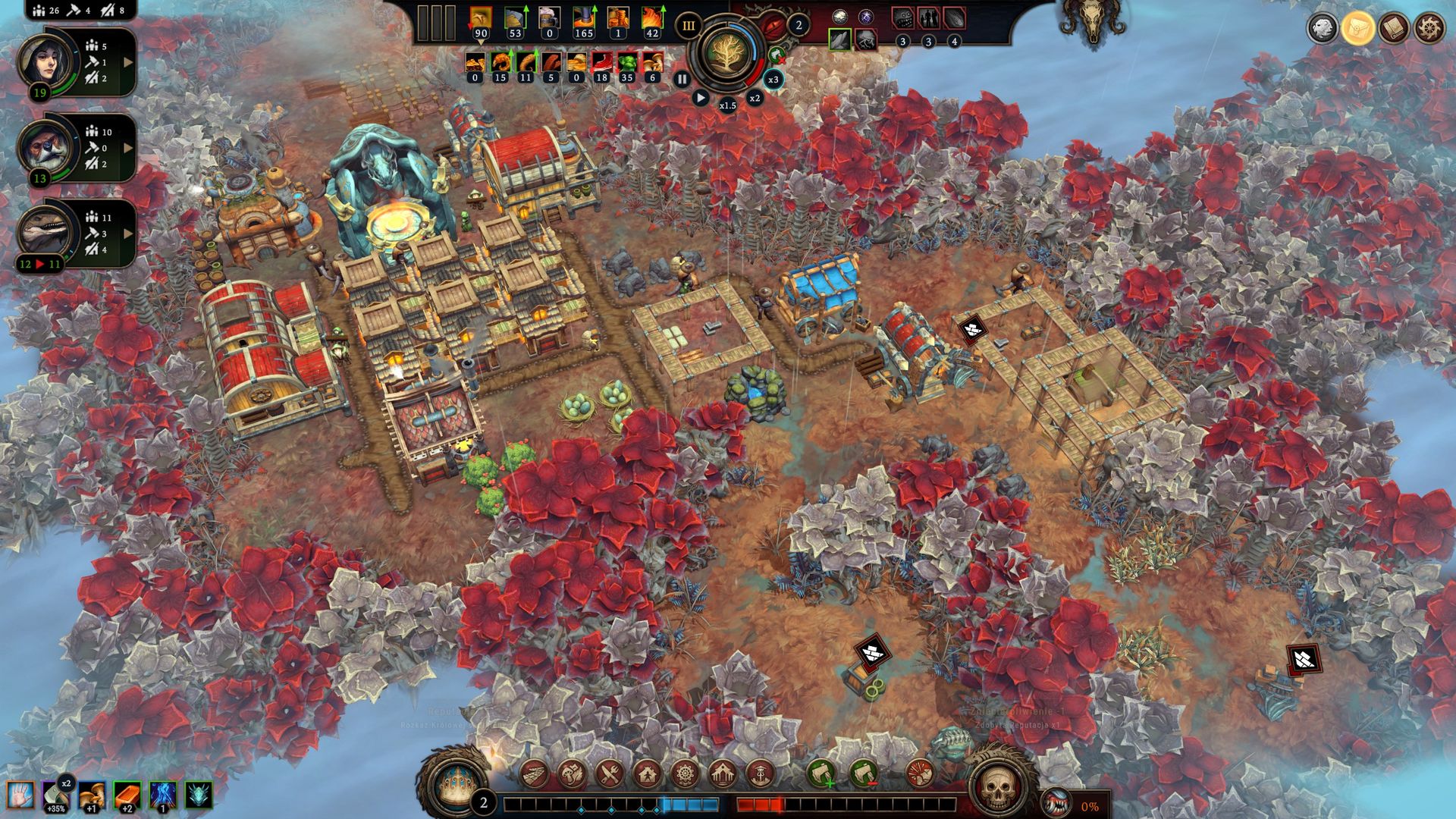Open the house-shaped housing build category
The image size is (1456, 819).
[x=647, y=774]
